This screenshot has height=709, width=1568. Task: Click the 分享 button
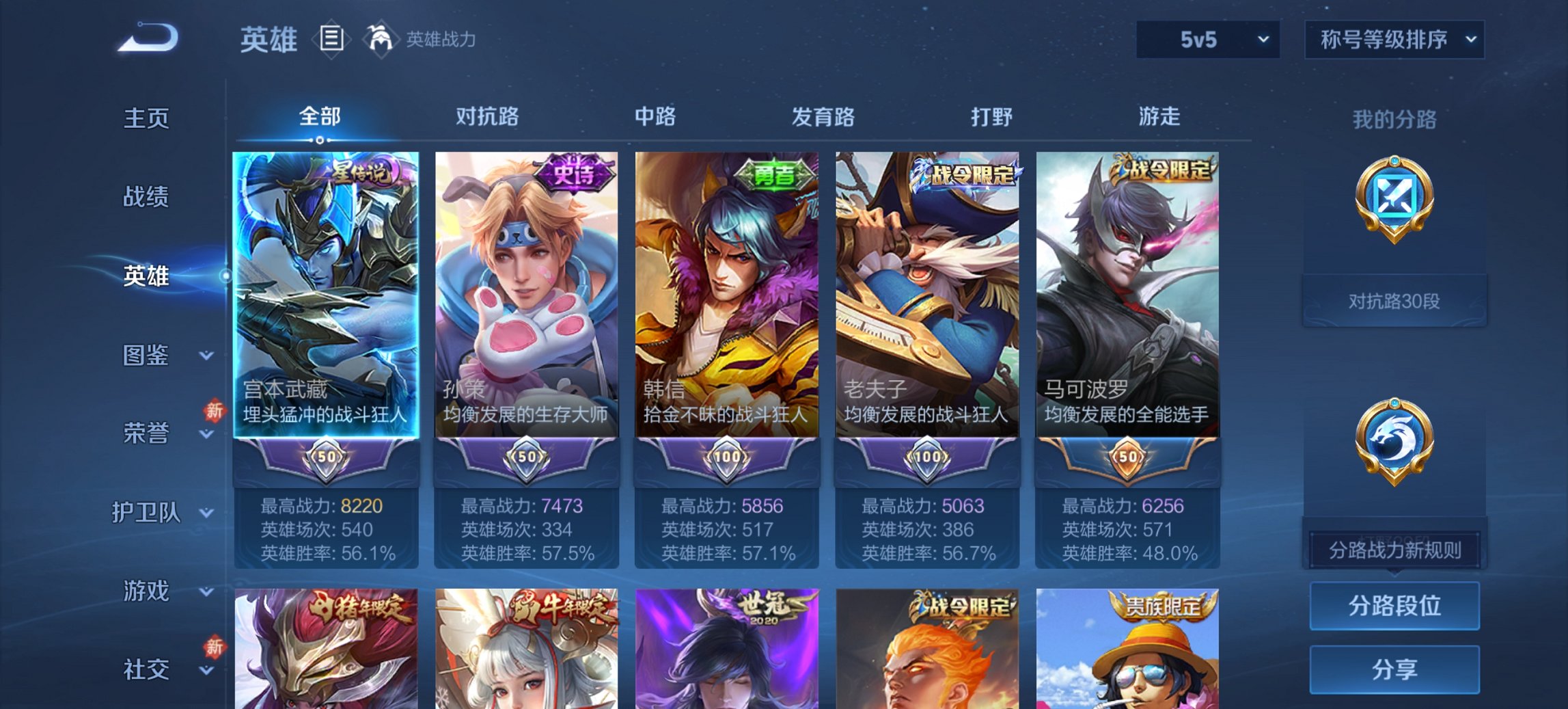[x=1394, y=667]
